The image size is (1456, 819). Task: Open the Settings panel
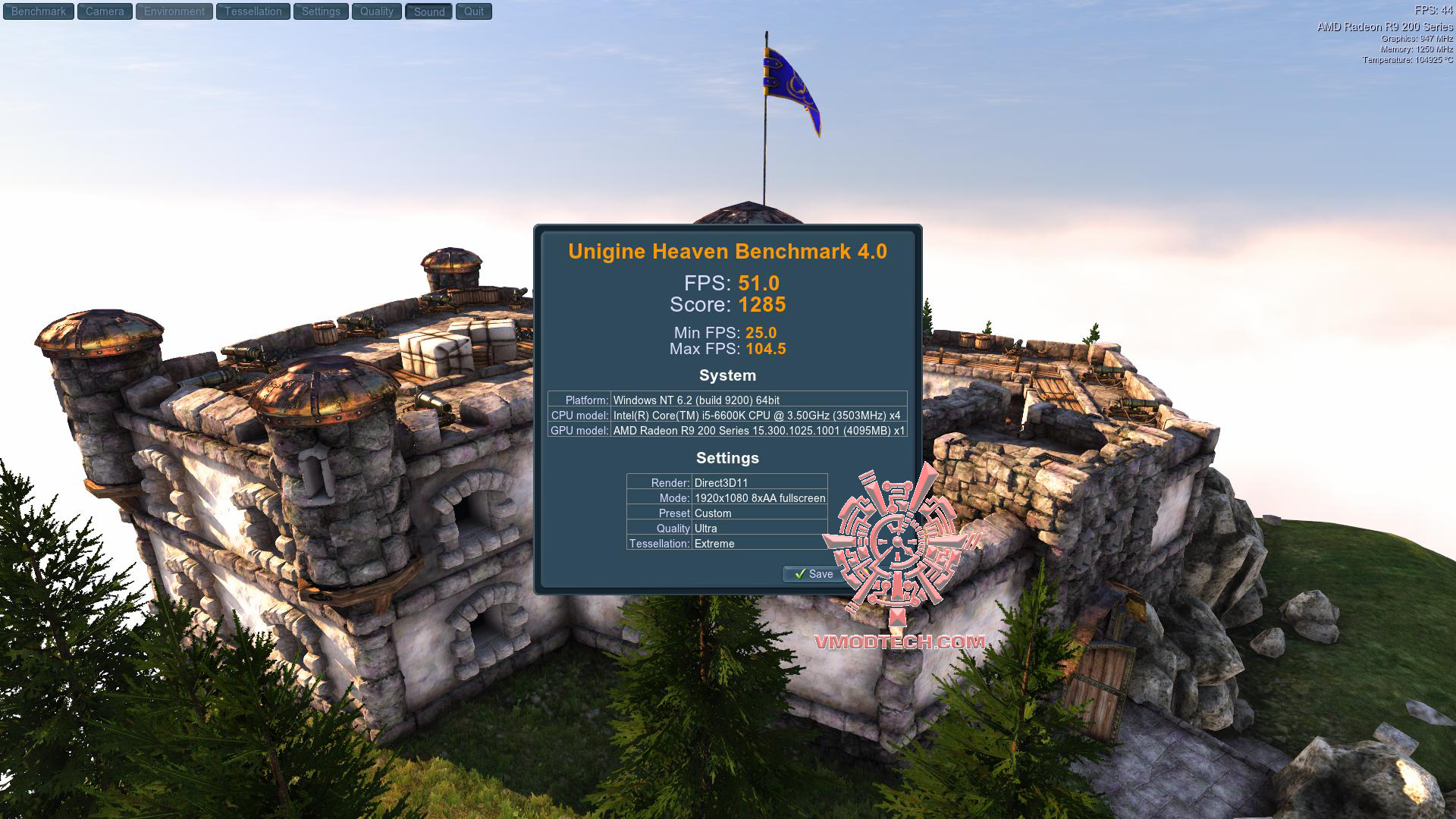tap(321, 11)
